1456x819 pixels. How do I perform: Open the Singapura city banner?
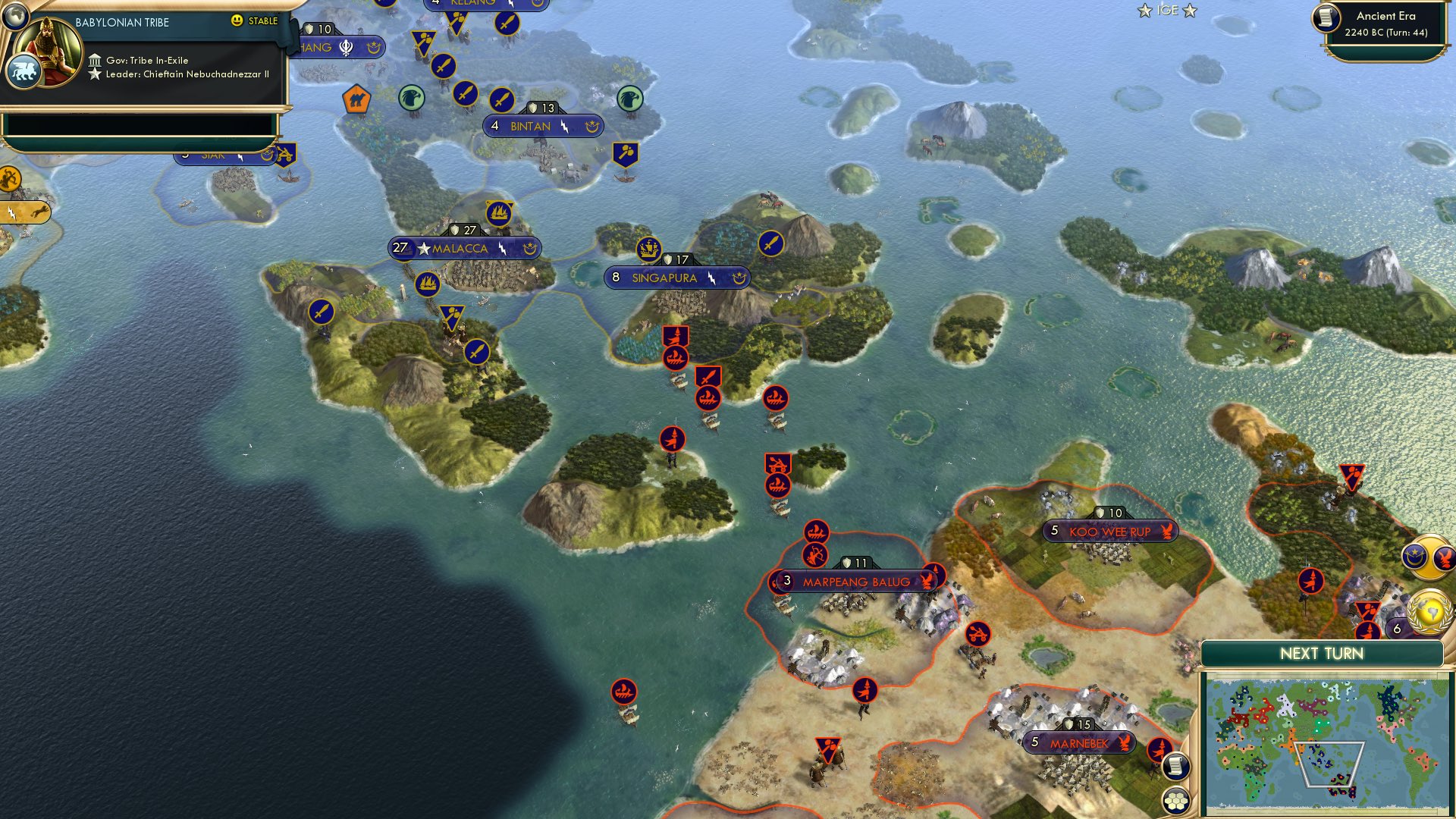675,278
